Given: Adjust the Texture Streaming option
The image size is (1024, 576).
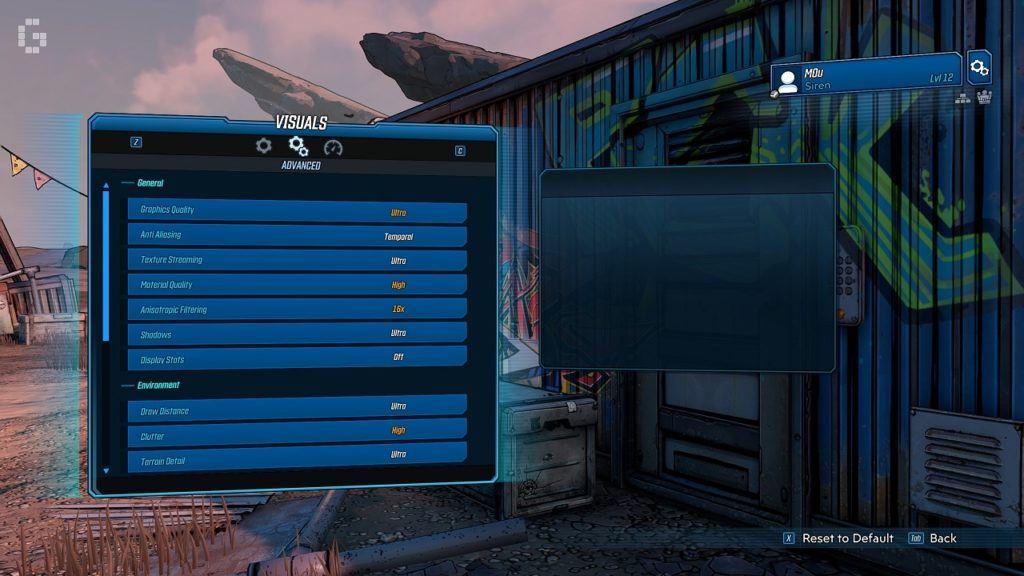Looking at the screenshot, I should pos(297,260).
